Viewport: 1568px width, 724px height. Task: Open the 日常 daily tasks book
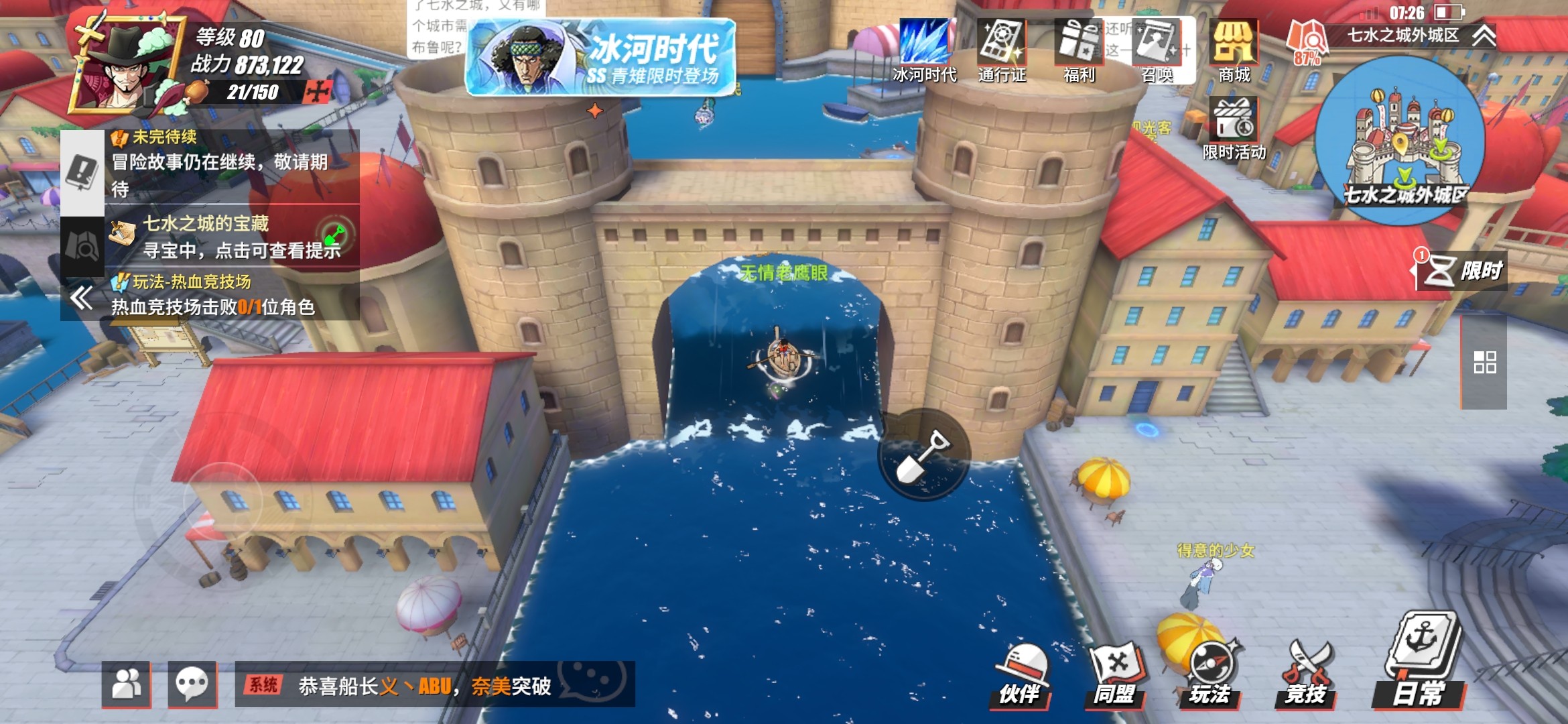pyautogui.click(x=1421, y=664)
